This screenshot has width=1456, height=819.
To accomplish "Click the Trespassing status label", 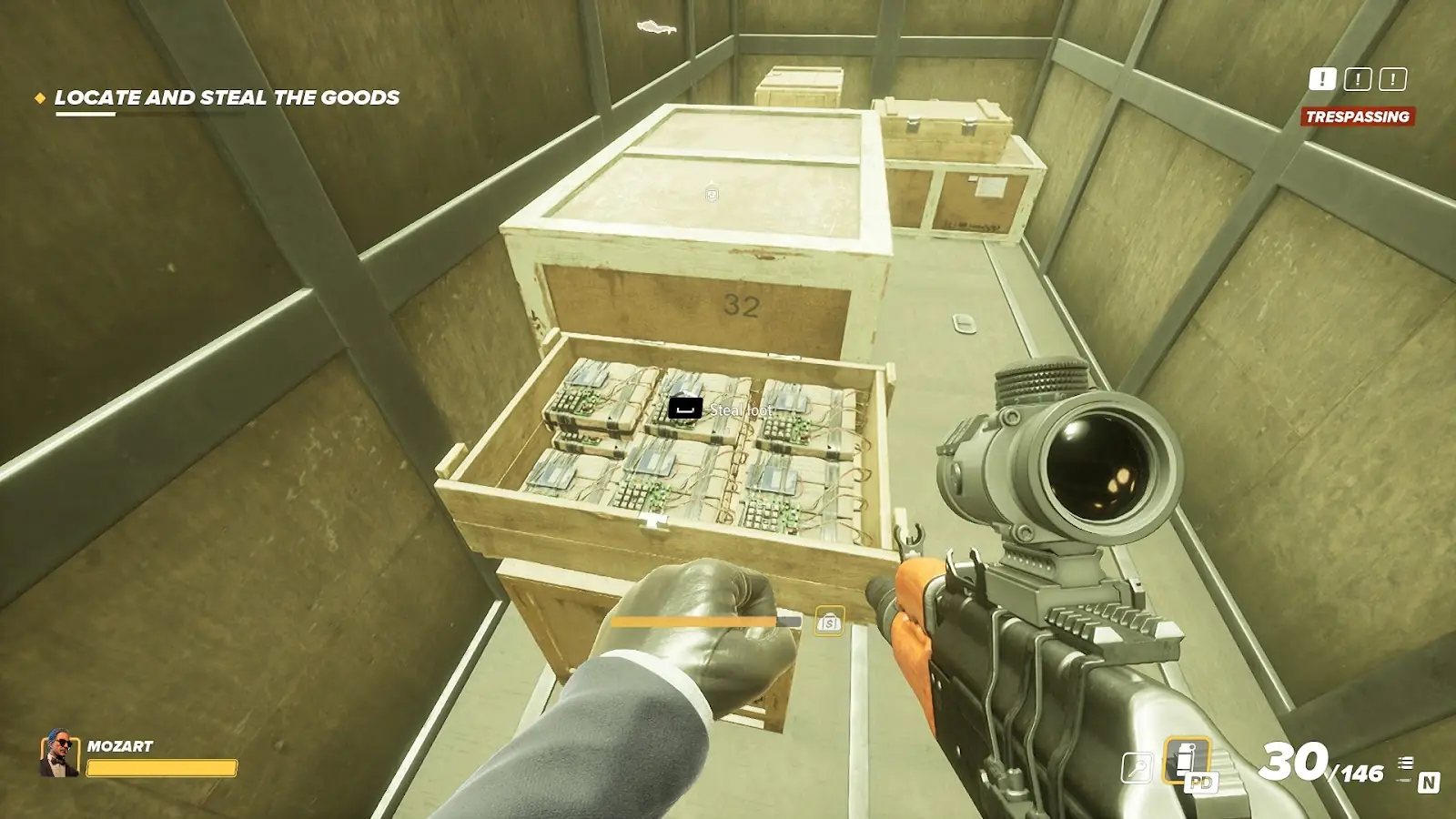I will coord(1357,116).
